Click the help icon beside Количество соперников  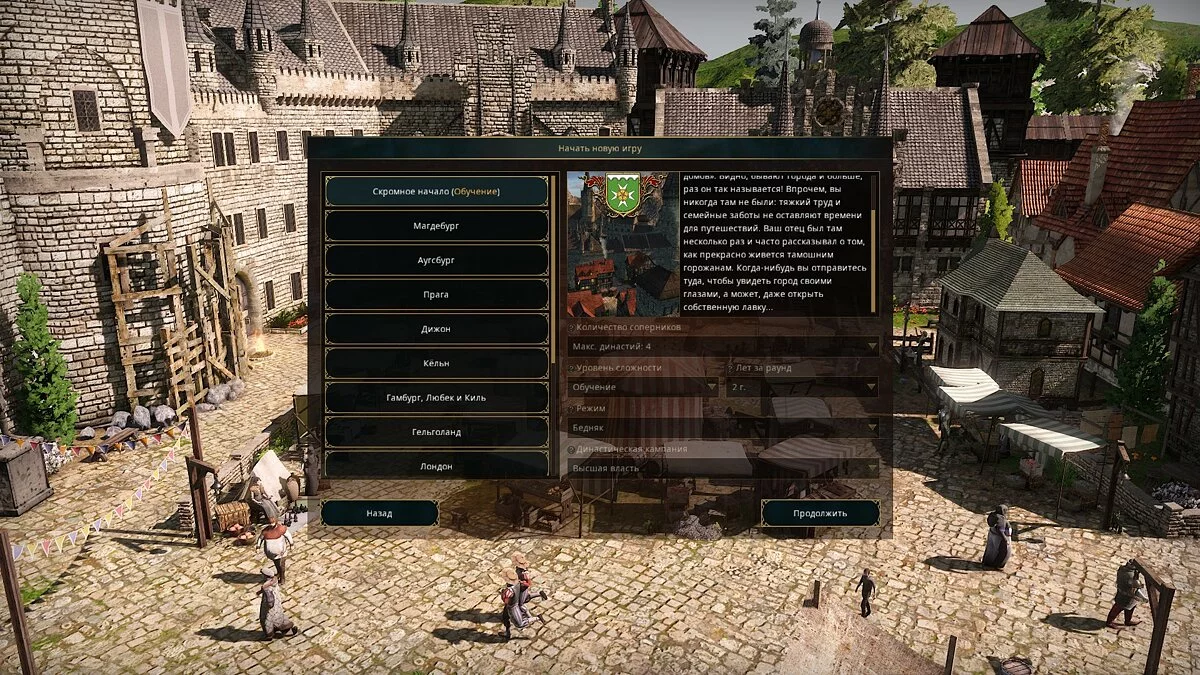tap(571, 328)
